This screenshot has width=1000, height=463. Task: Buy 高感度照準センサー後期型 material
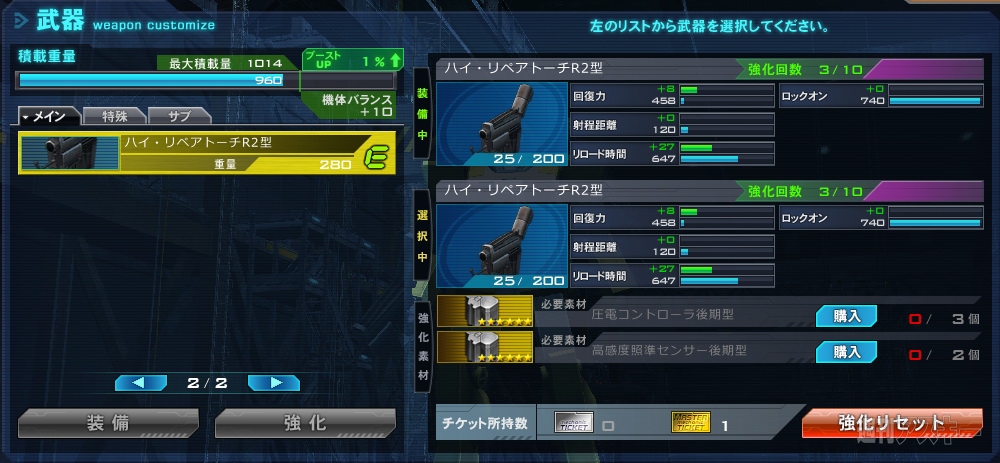coord(846,351)
